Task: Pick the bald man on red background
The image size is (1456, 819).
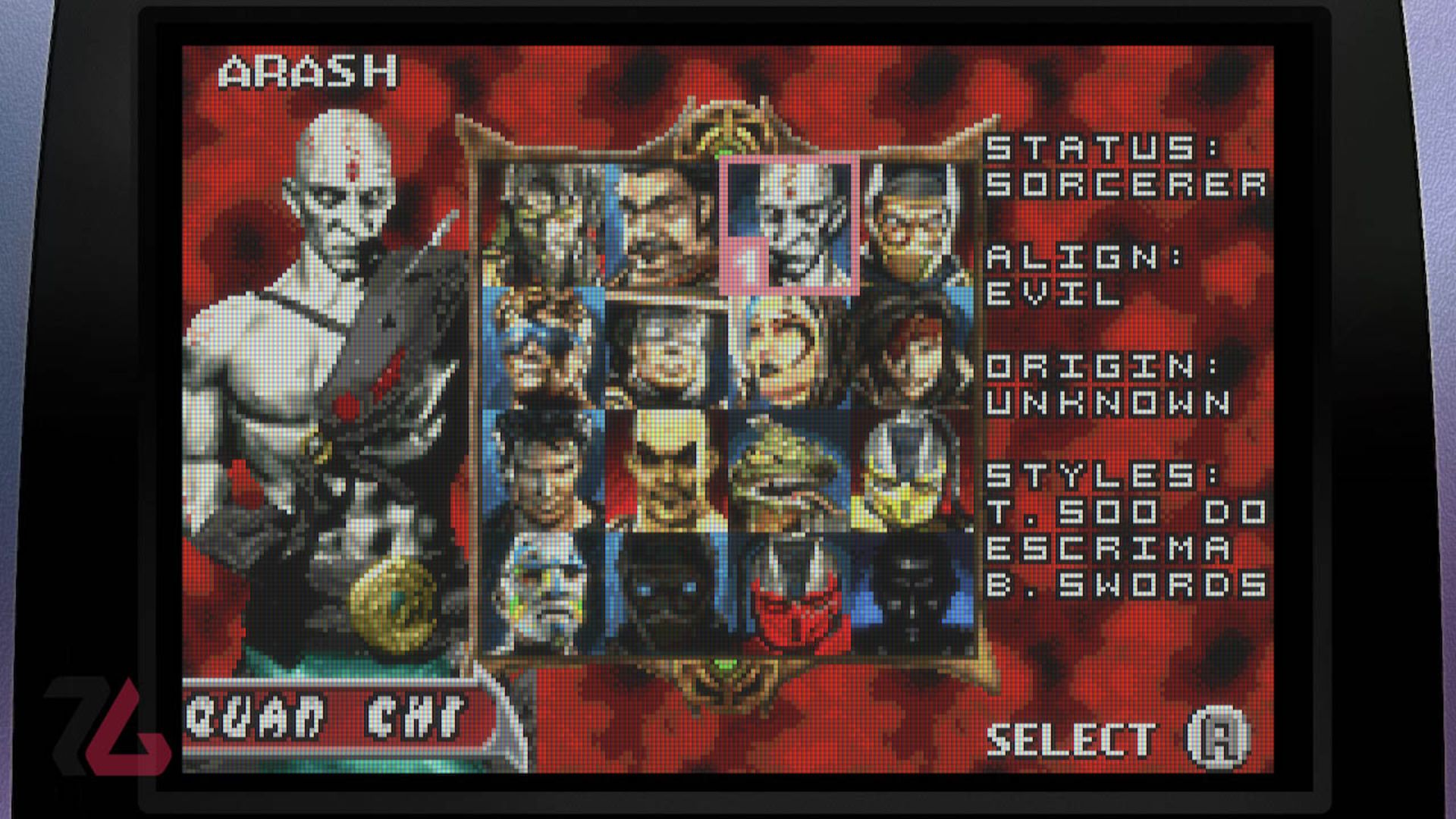Action: pyautogui.click(x=665, y=470)
